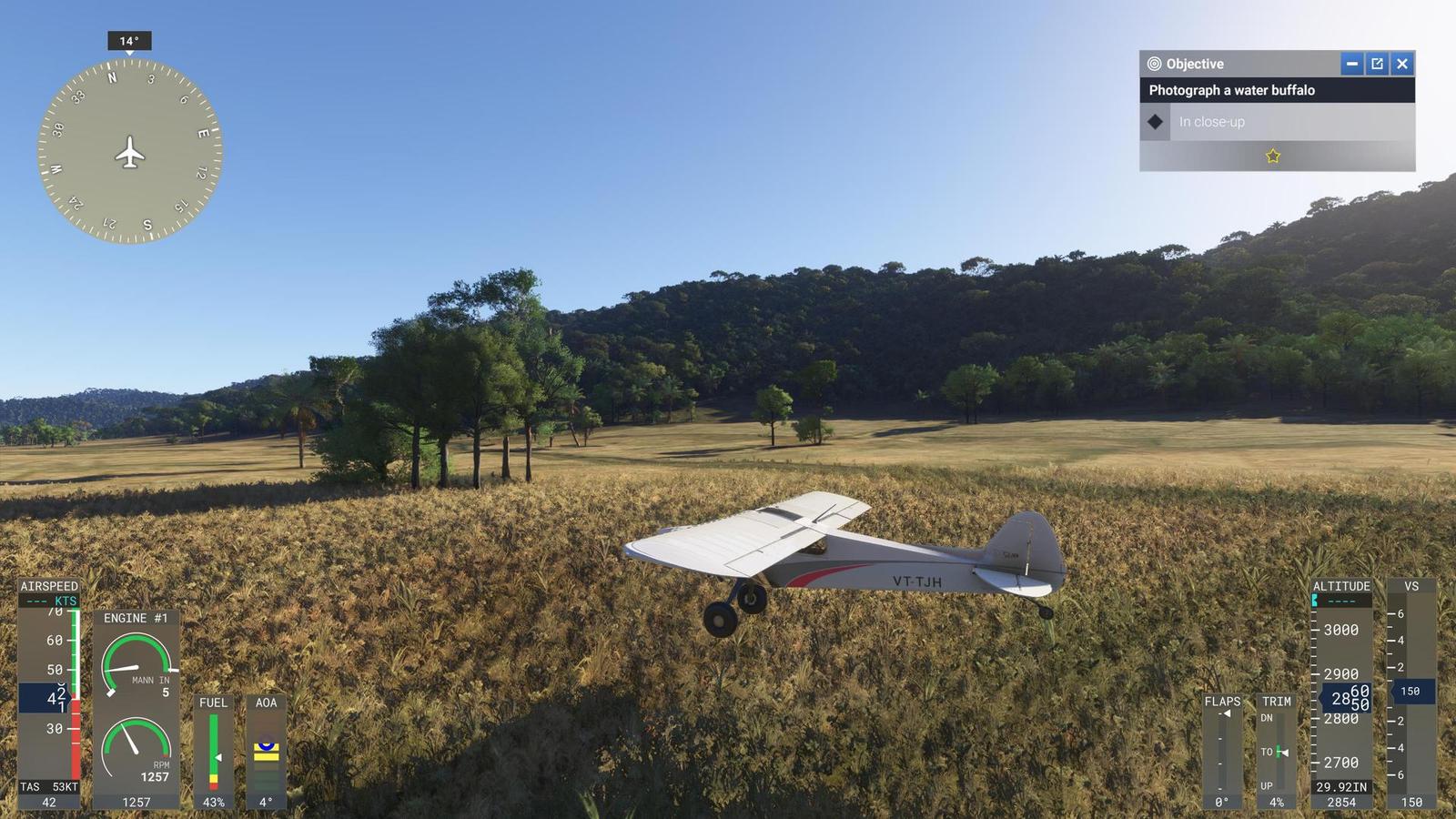The width and height of the screenshot is (1456, 819).
Task: Click the AOA indicator gauge
Action: pos(265,746)
